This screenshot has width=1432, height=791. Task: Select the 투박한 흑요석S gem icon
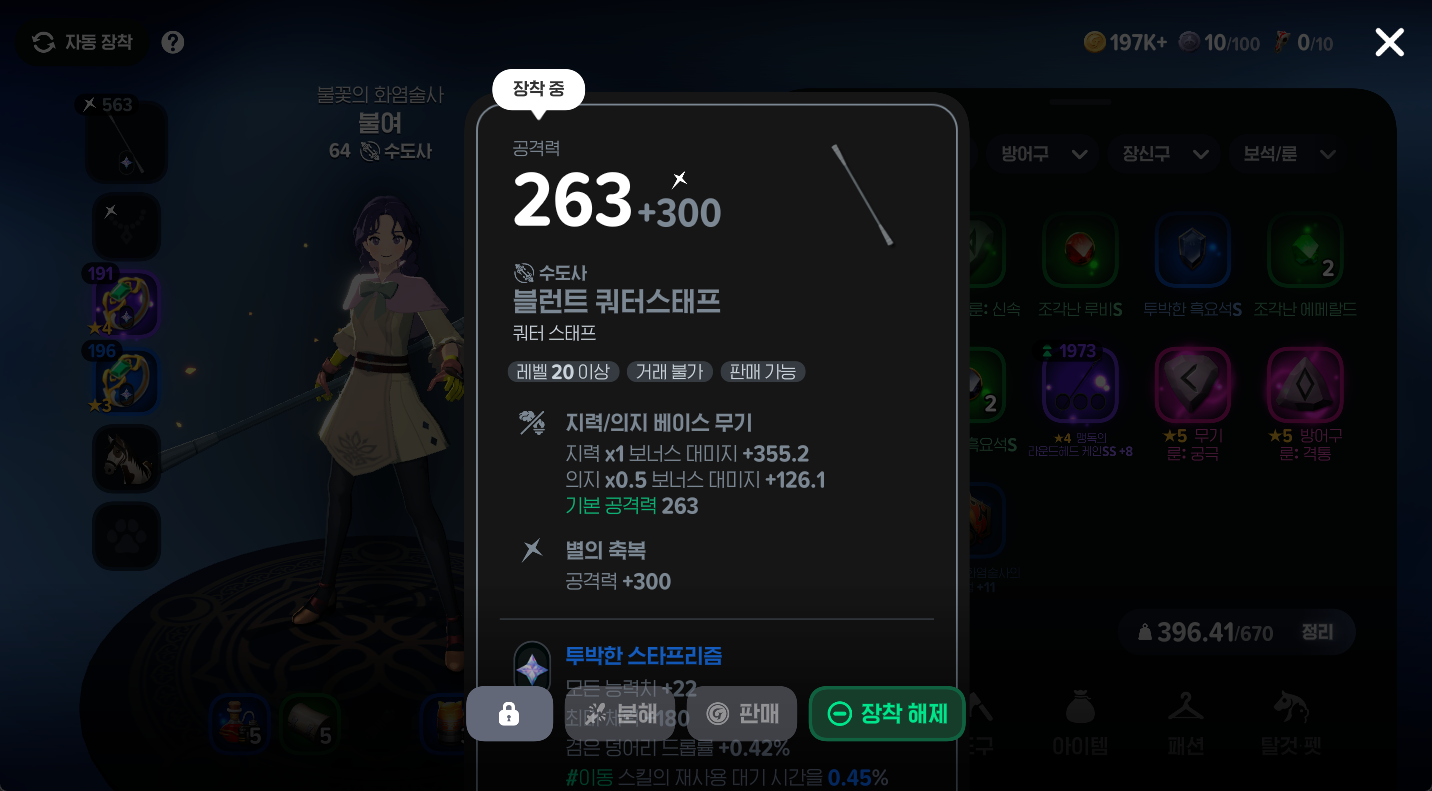pos(1193,251)
